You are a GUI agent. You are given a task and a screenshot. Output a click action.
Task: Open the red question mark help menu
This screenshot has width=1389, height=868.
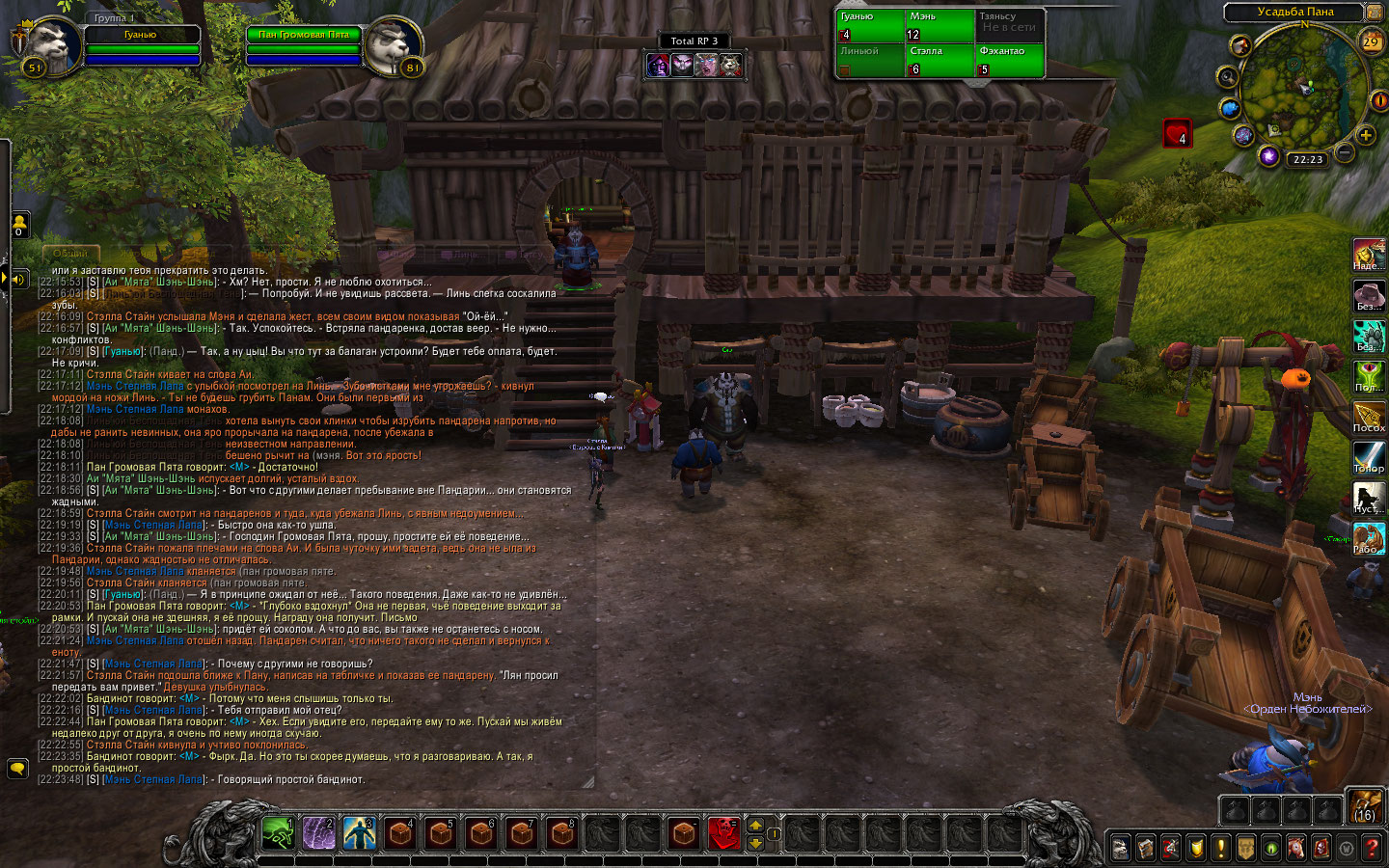[x=1373, y=848]
